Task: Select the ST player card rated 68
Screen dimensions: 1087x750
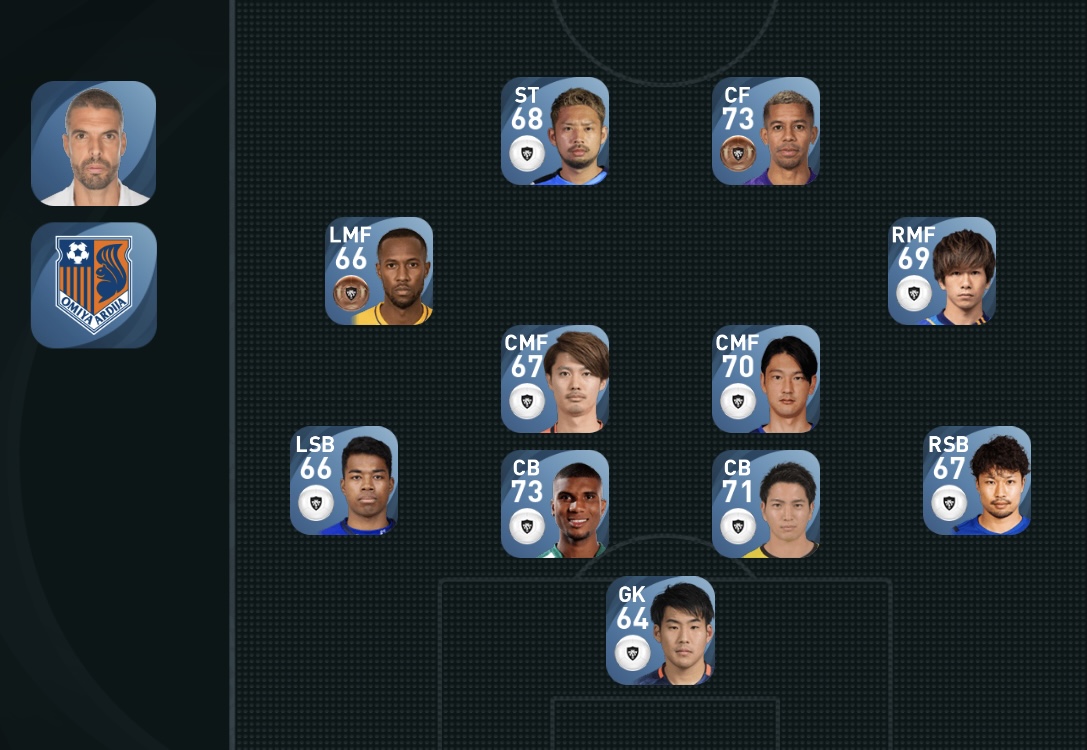Action: (555, 131)
